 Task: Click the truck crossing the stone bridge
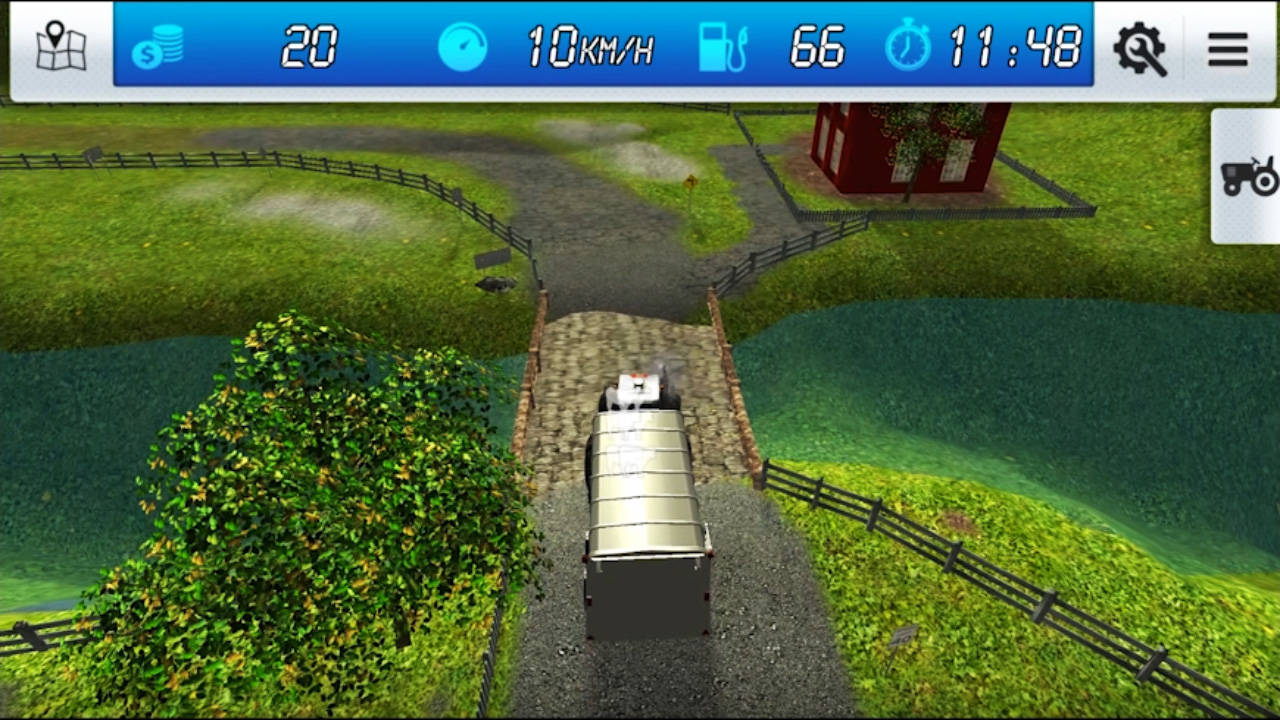click(x=645, y=490)
